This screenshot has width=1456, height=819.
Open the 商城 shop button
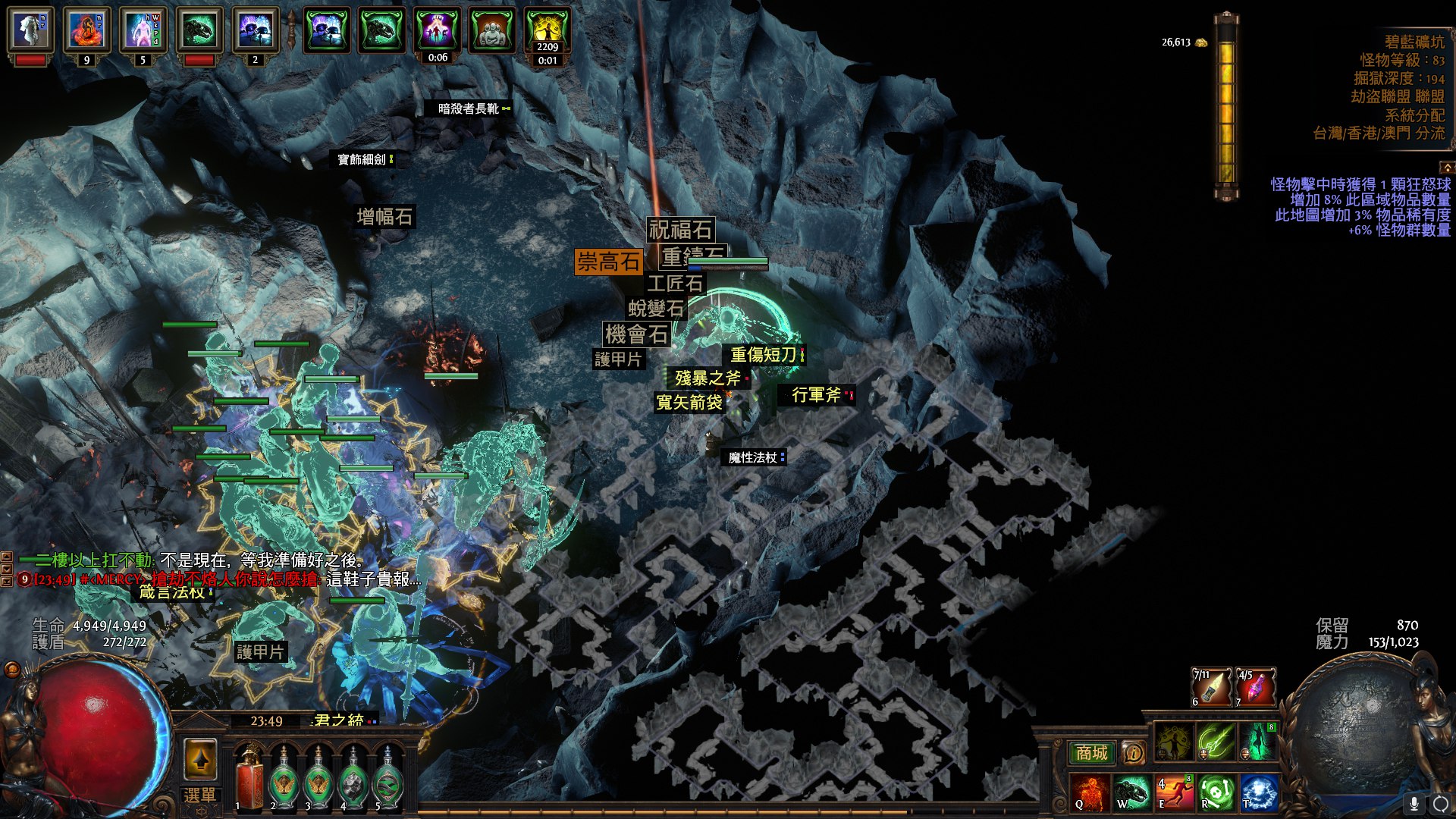point(1092,753)
